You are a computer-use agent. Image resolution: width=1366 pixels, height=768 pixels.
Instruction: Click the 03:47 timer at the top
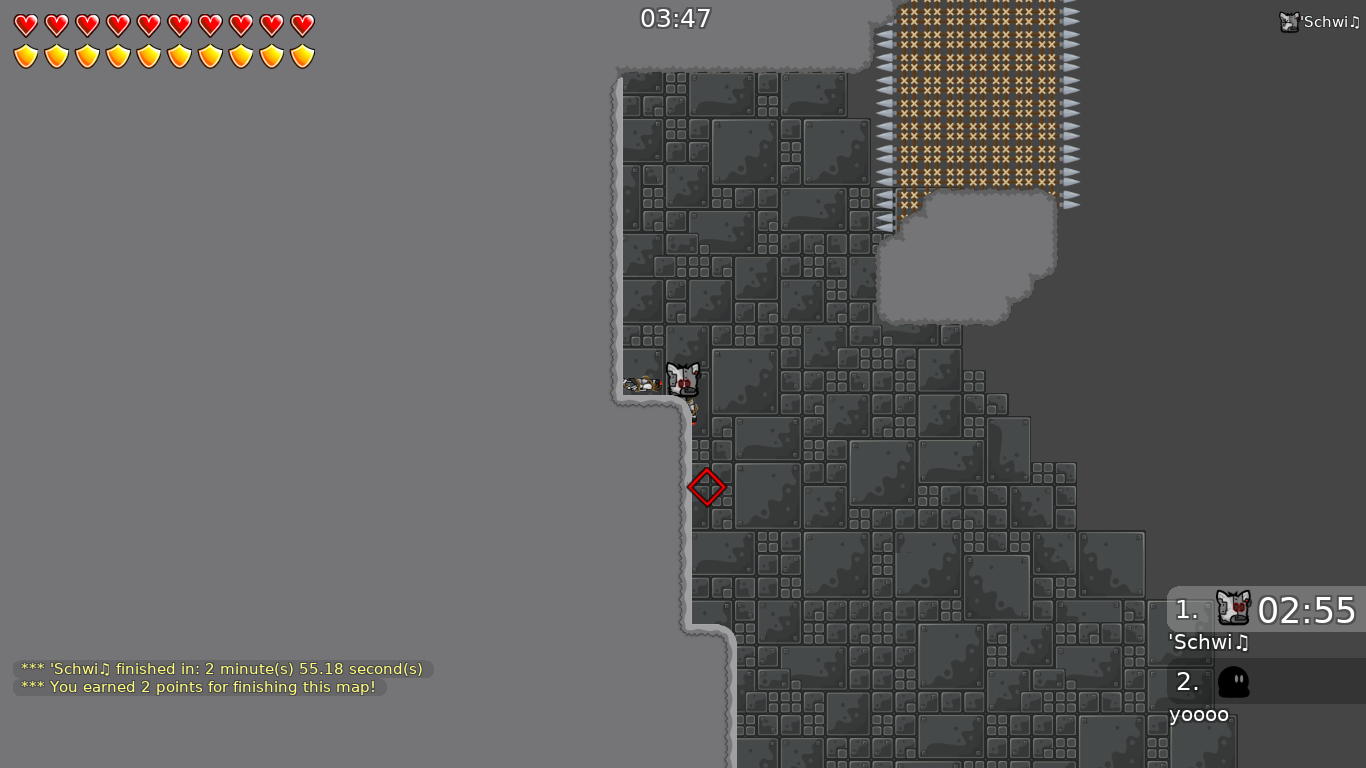coord(675,18)
